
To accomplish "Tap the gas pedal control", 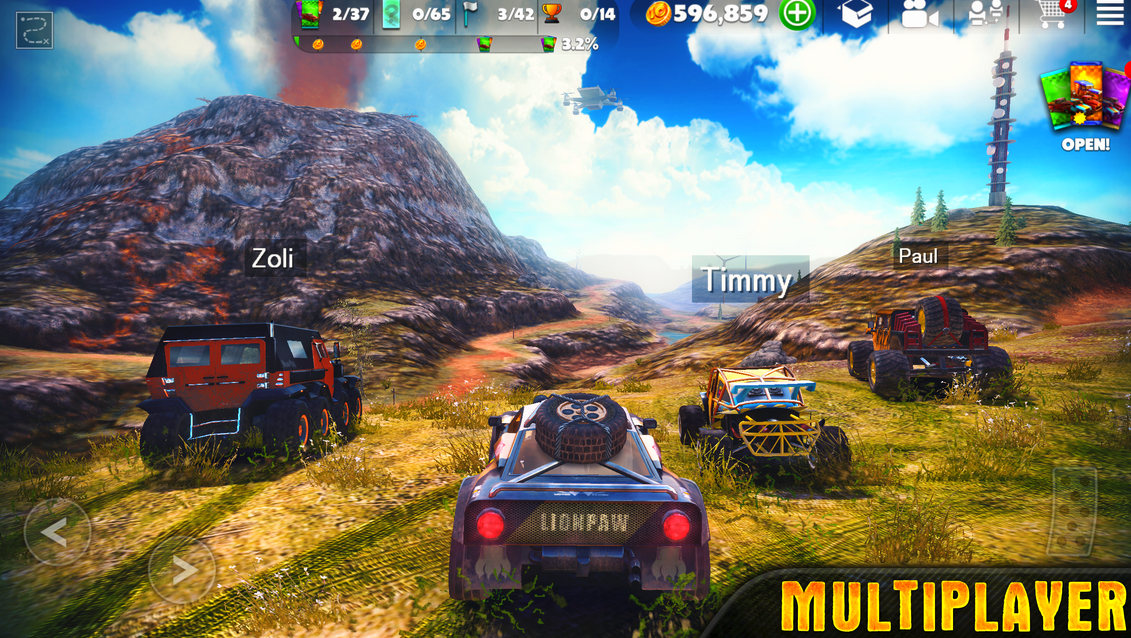I will click(1072, 512).
